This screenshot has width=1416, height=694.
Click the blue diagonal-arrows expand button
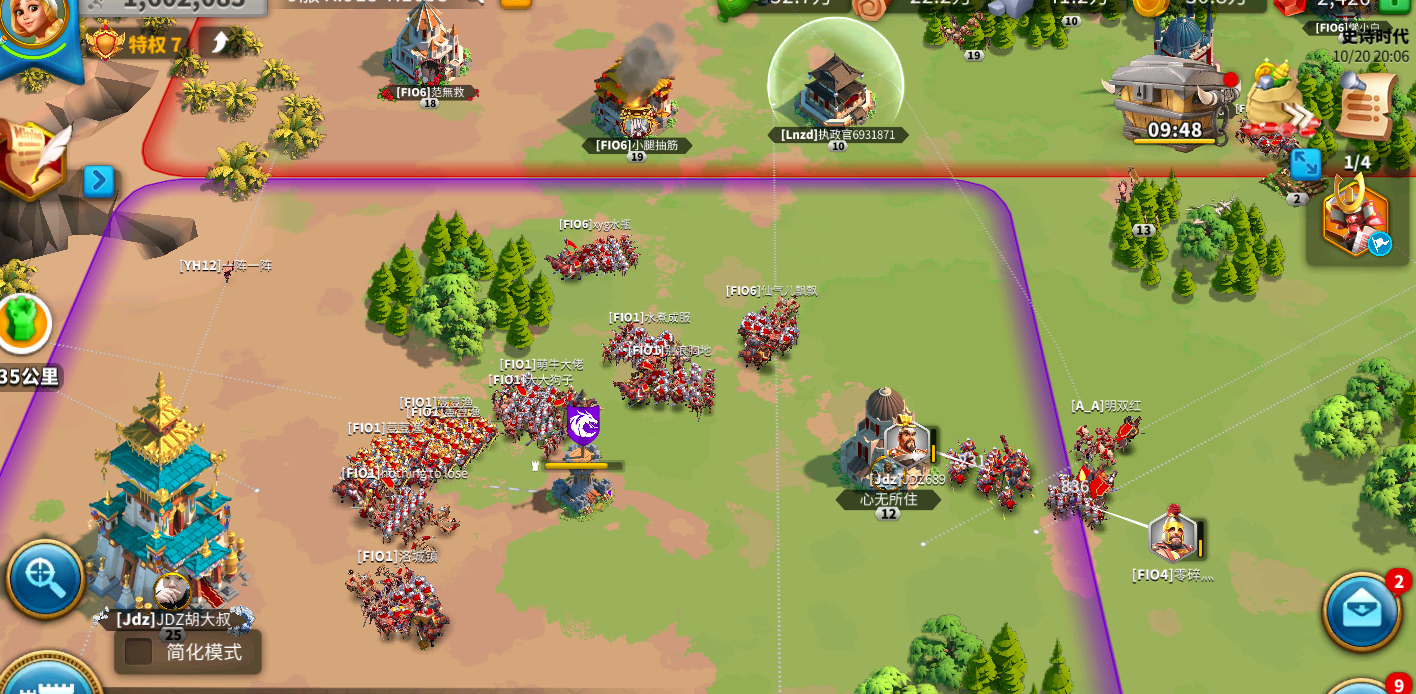tap(1305, 164)
